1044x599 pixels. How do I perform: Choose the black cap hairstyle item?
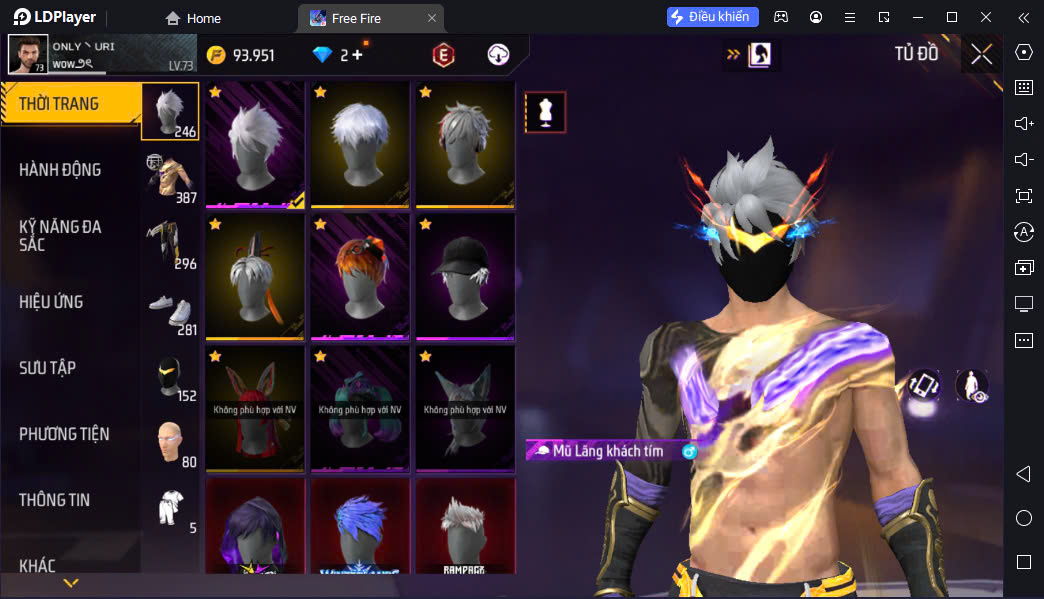463,275
